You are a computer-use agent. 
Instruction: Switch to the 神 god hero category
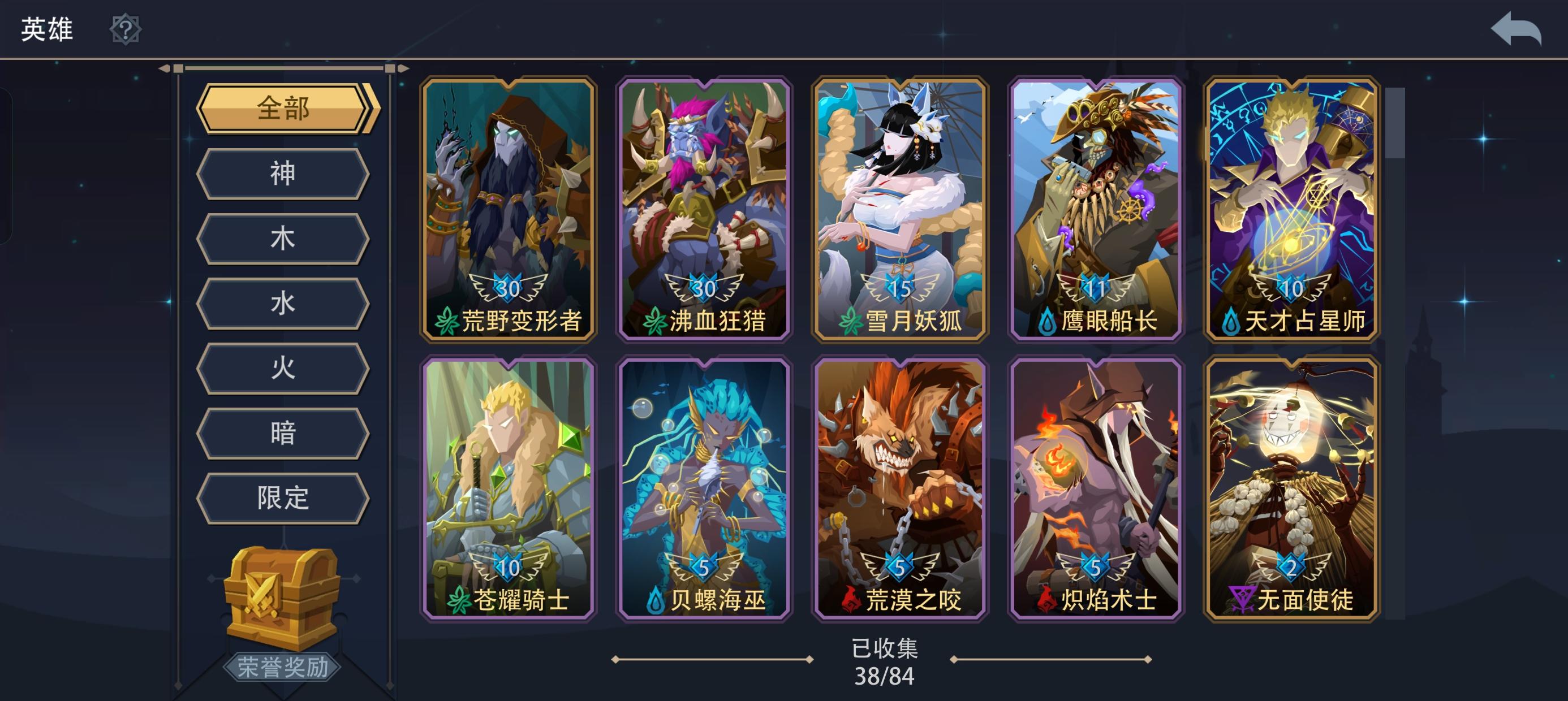click(x=283, y=172)
